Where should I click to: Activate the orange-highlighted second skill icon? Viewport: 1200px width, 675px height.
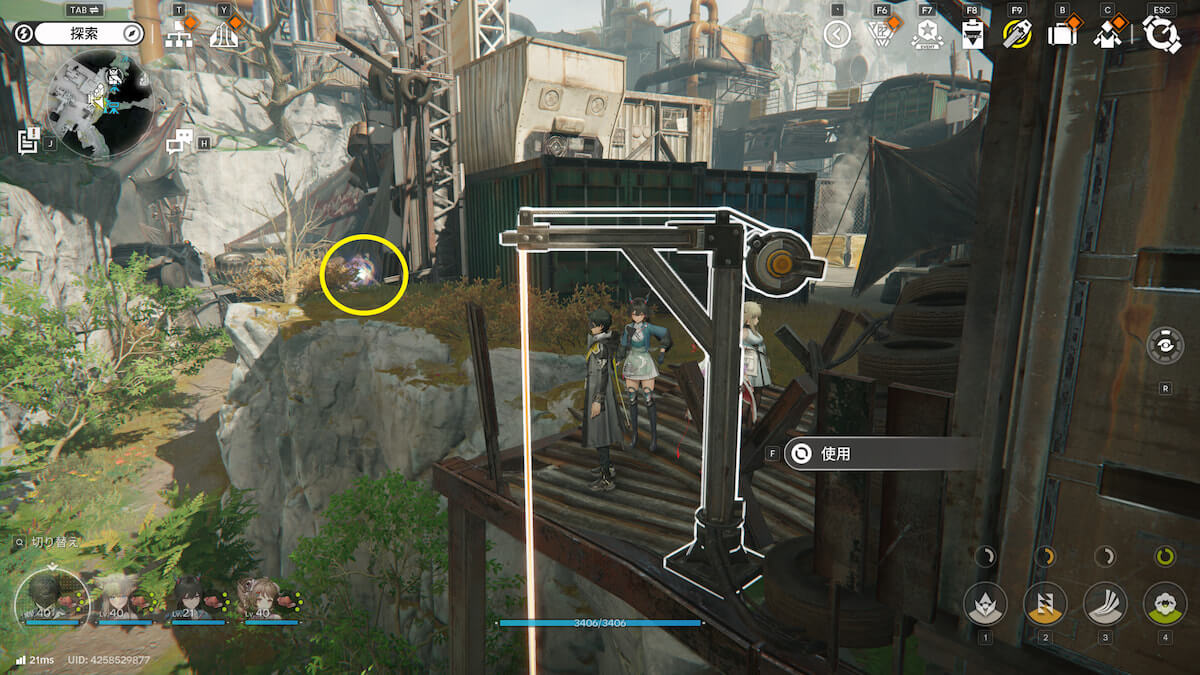click(x=1045, y=603)
